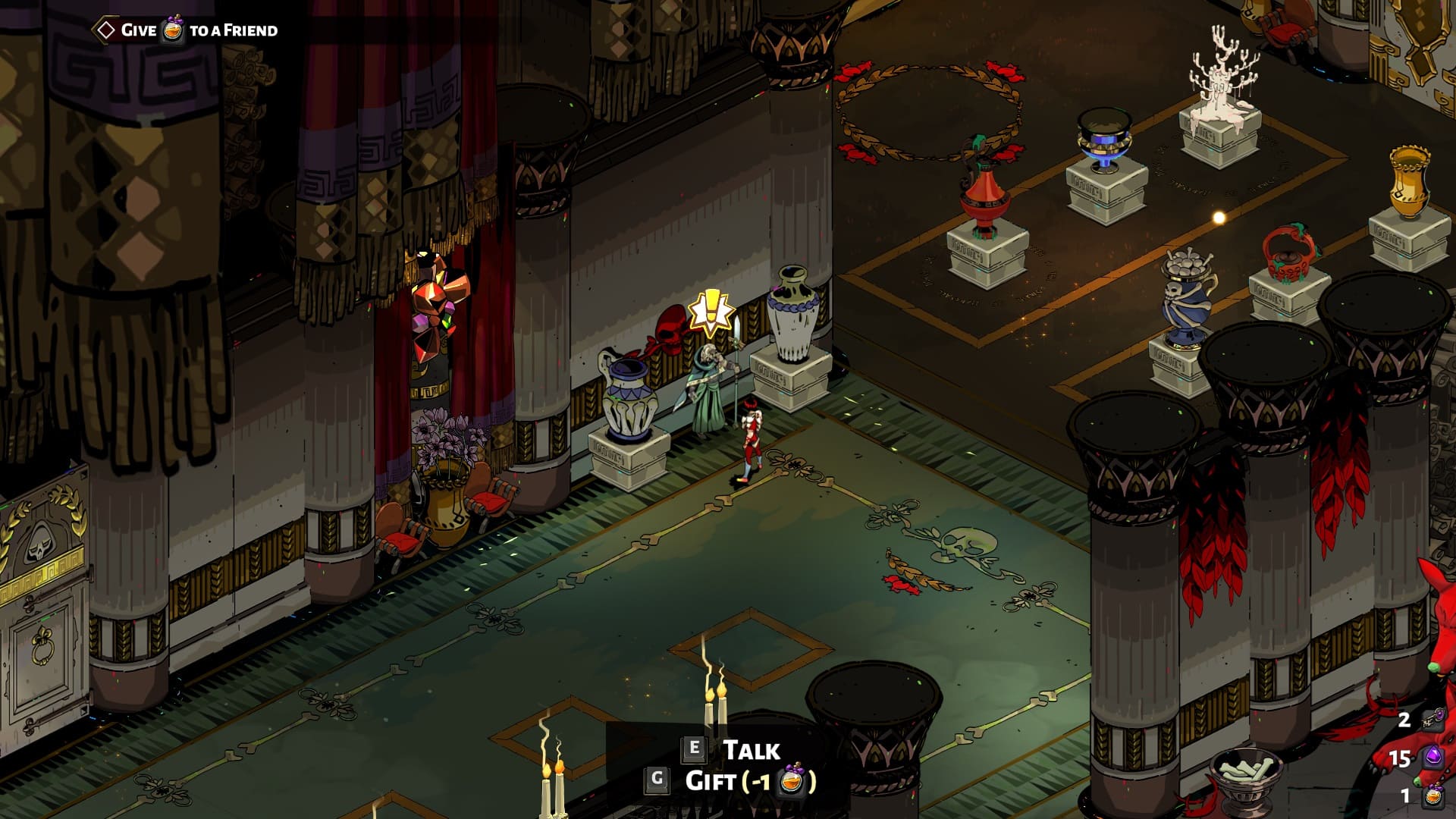Click the purple Gemstone counter icon
This screenshot has height=819, width=1456.
tap(1432, 756)
